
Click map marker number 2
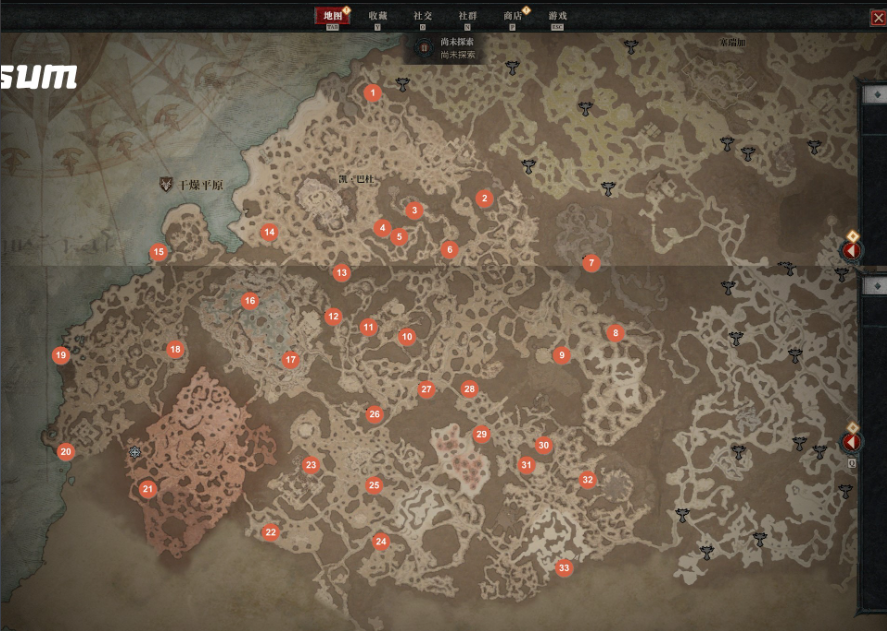484,198
